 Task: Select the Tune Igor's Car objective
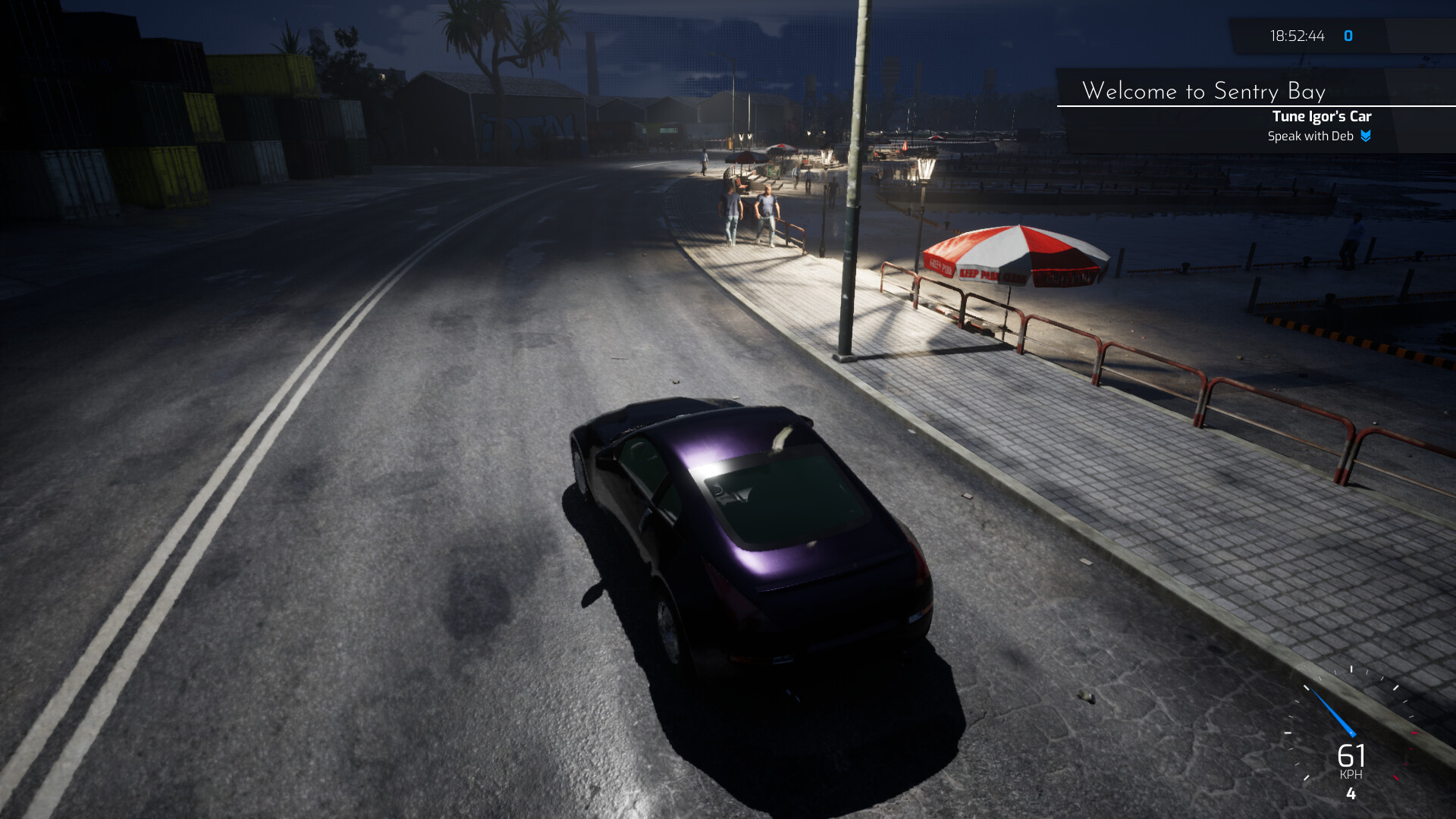point(1323,118)
